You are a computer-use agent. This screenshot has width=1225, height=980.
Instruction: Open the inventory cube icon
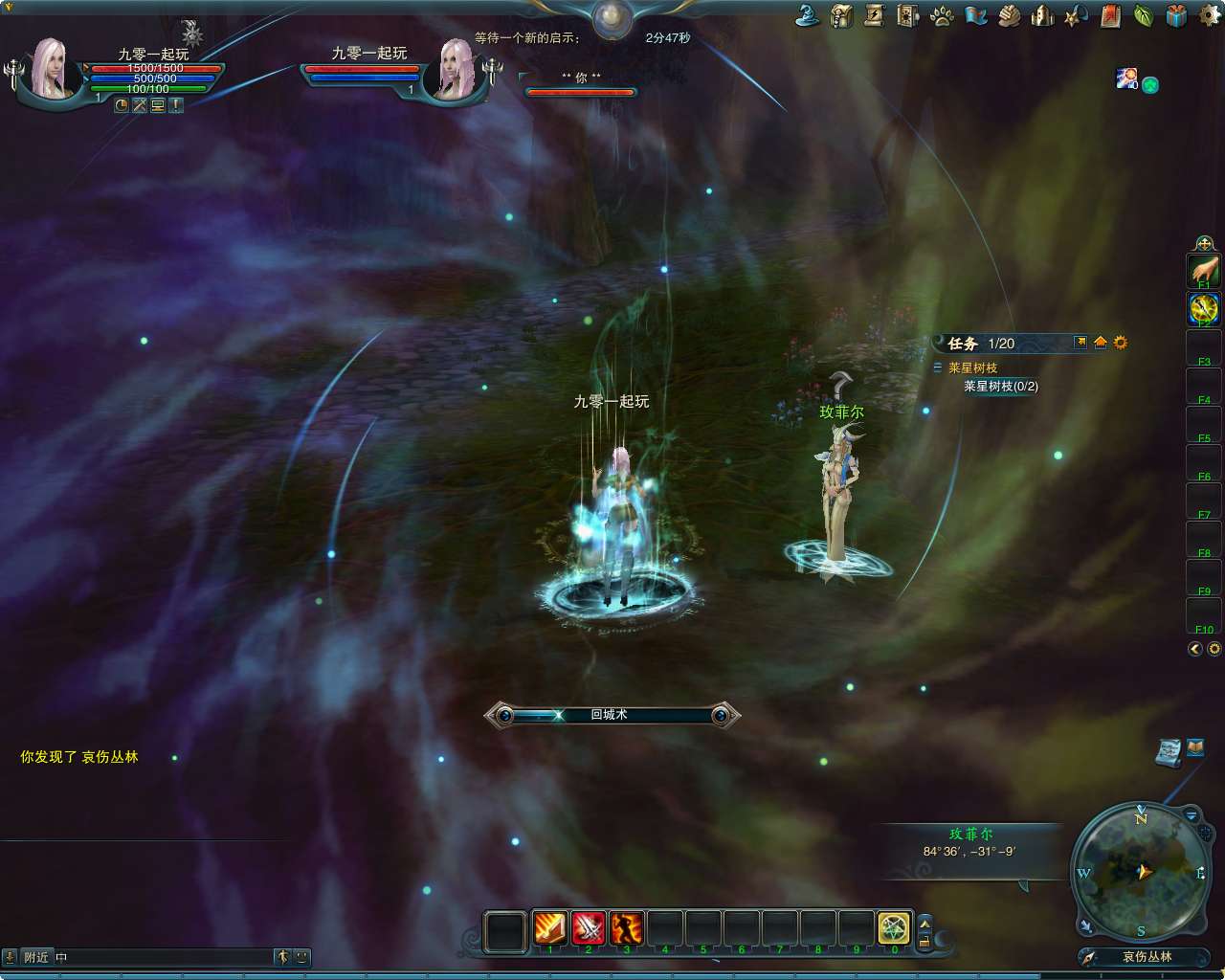pyautogui.click(x=907, y=14)
